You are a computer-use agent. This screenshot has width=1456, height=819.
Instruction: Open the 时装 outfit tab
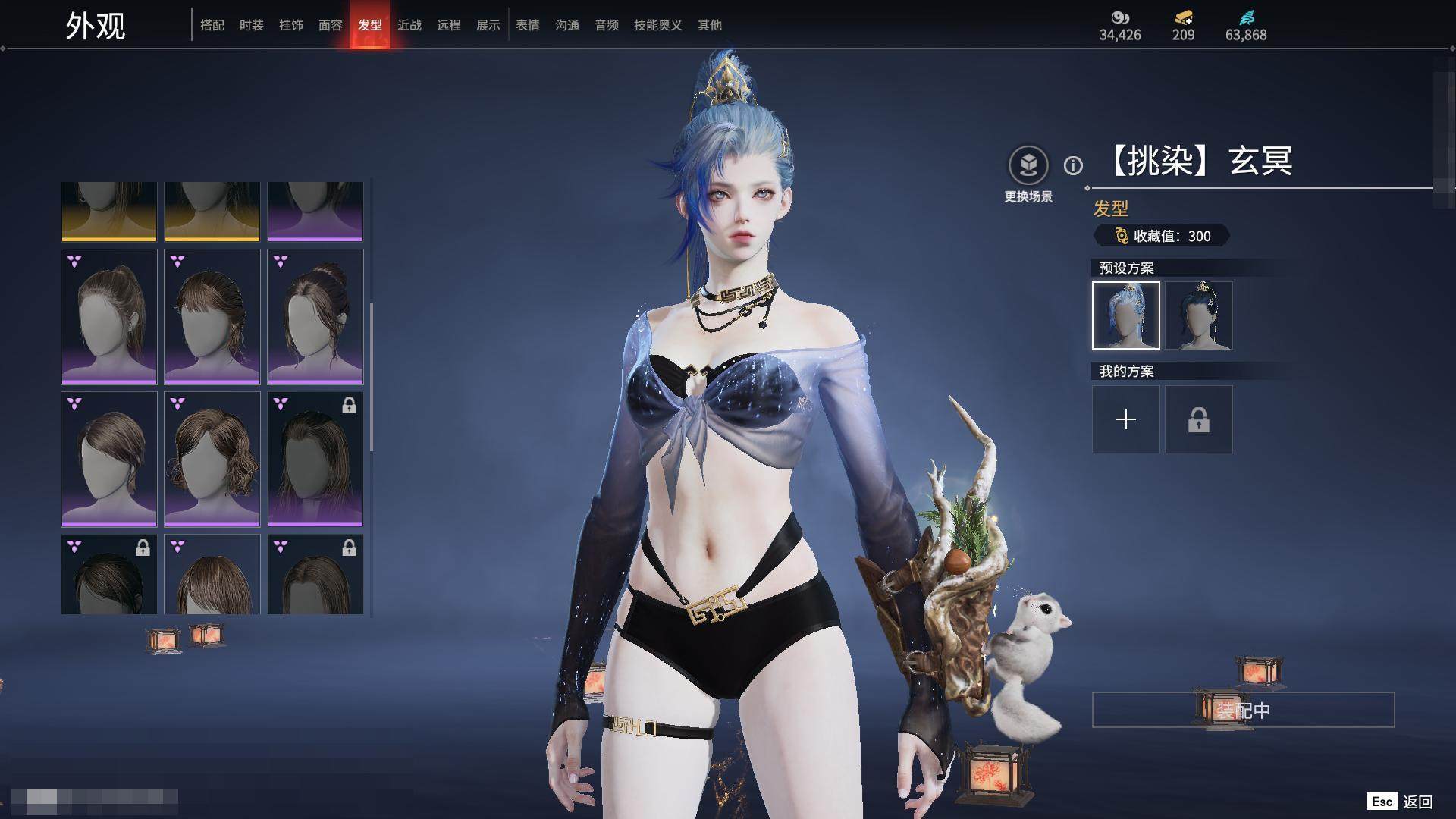click(x=252, y=25)
